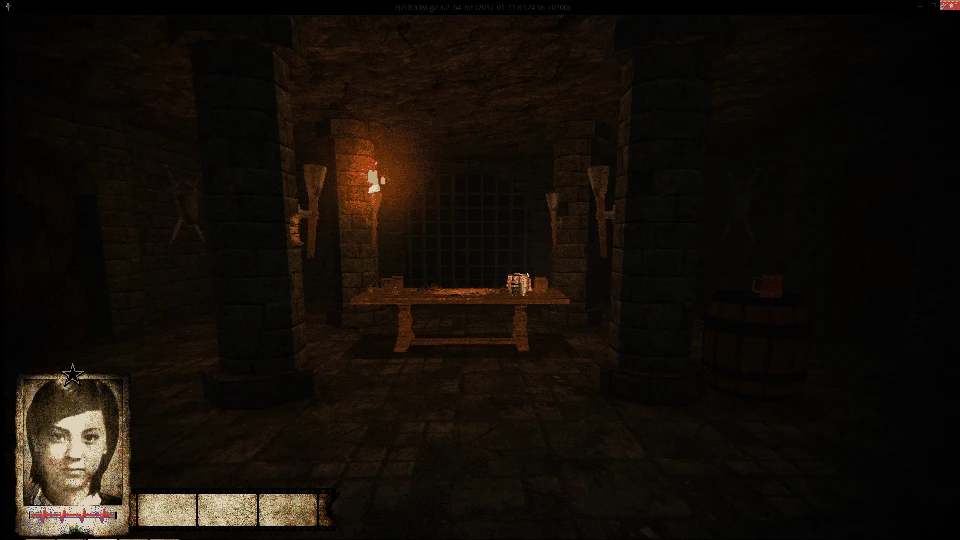960x540 pixels.
Task: Minimize the game window
Action: [921, 6]
